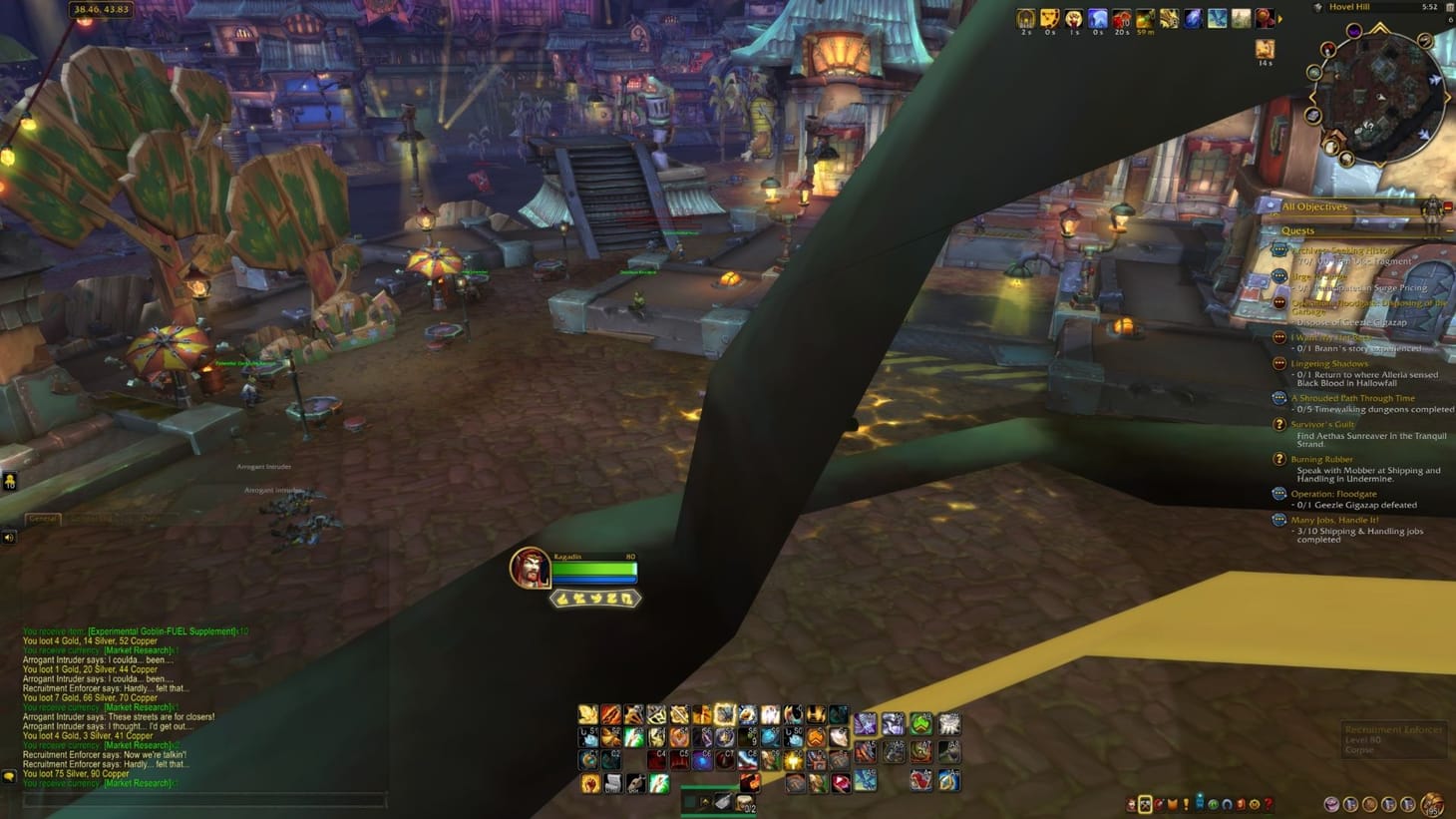This screenshot has width=1456, height=819.
Task: Click the calendar icon beside Hovel Hill
Action: point(1449,7)
